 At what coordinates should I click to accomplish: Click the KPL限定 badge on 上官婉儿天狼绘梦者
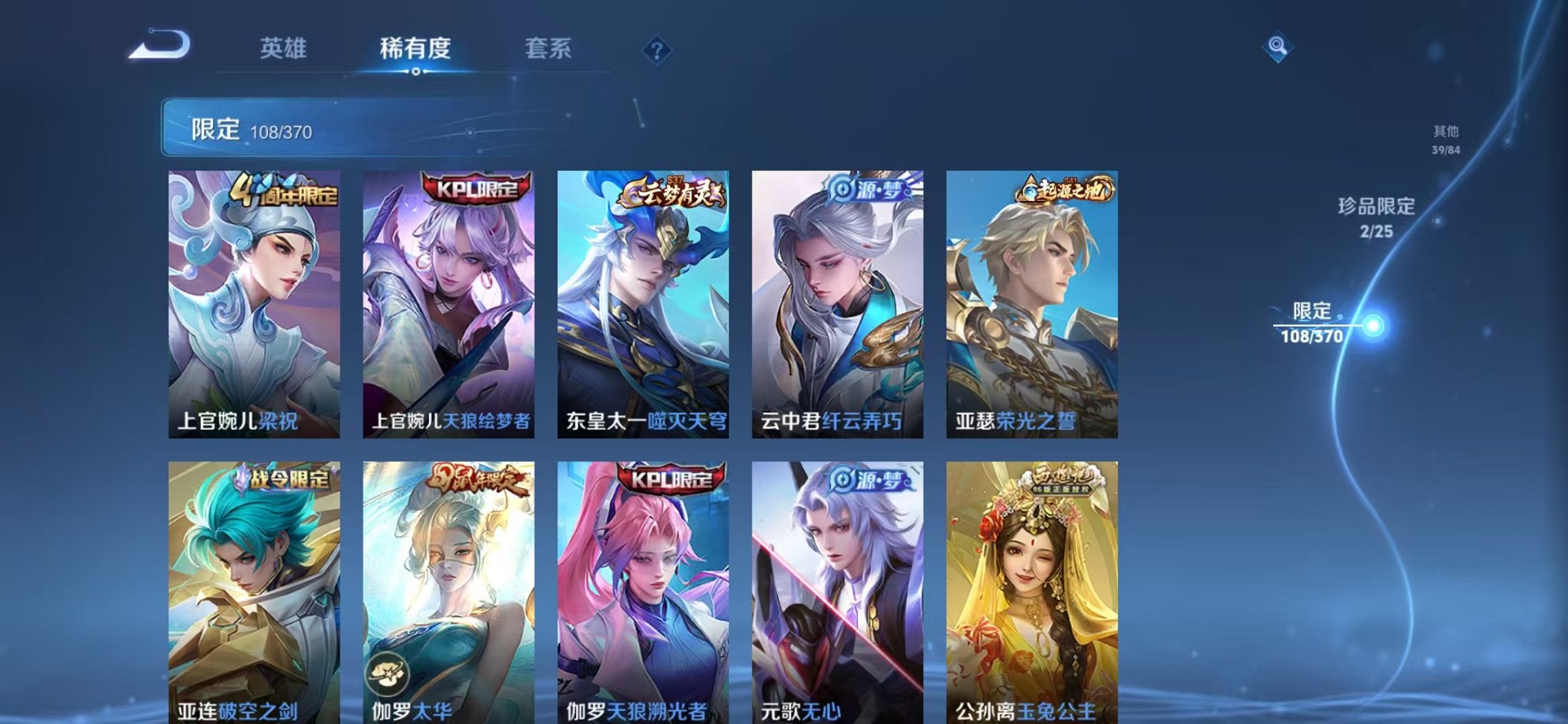(x=474, y=189)
